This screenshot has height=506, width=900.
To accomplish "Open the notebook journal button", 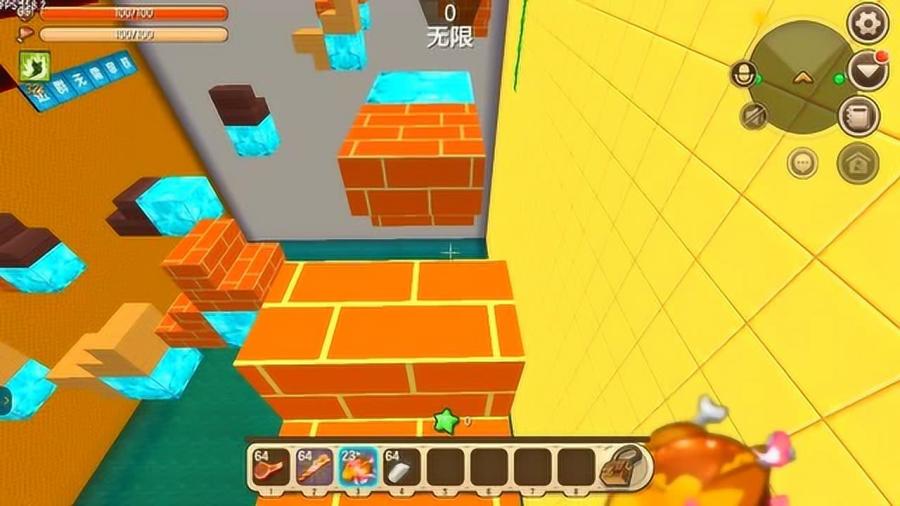I will pyautogui.click(x=858, y=116).
